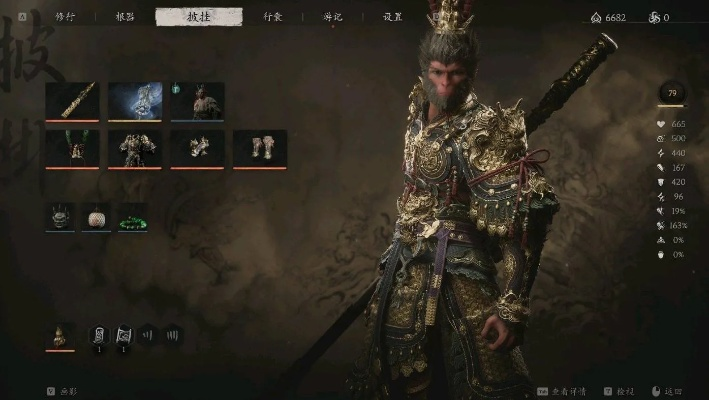Switch to the 修行 tab
This screenshot has width=709, height=400.
[x=64, y=17]
